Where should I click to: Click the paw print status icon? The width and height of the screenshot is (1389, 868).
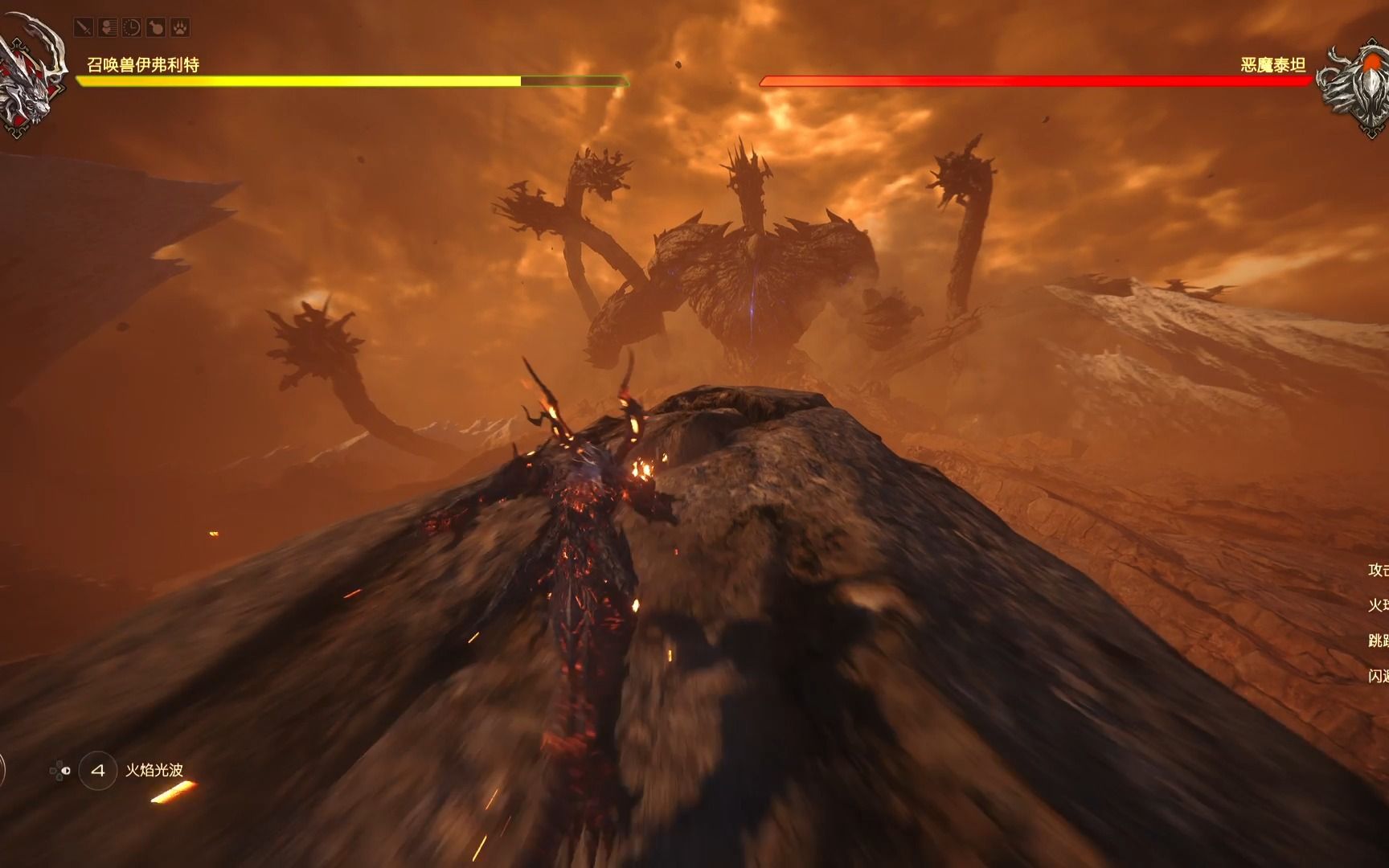coord(180,28)
